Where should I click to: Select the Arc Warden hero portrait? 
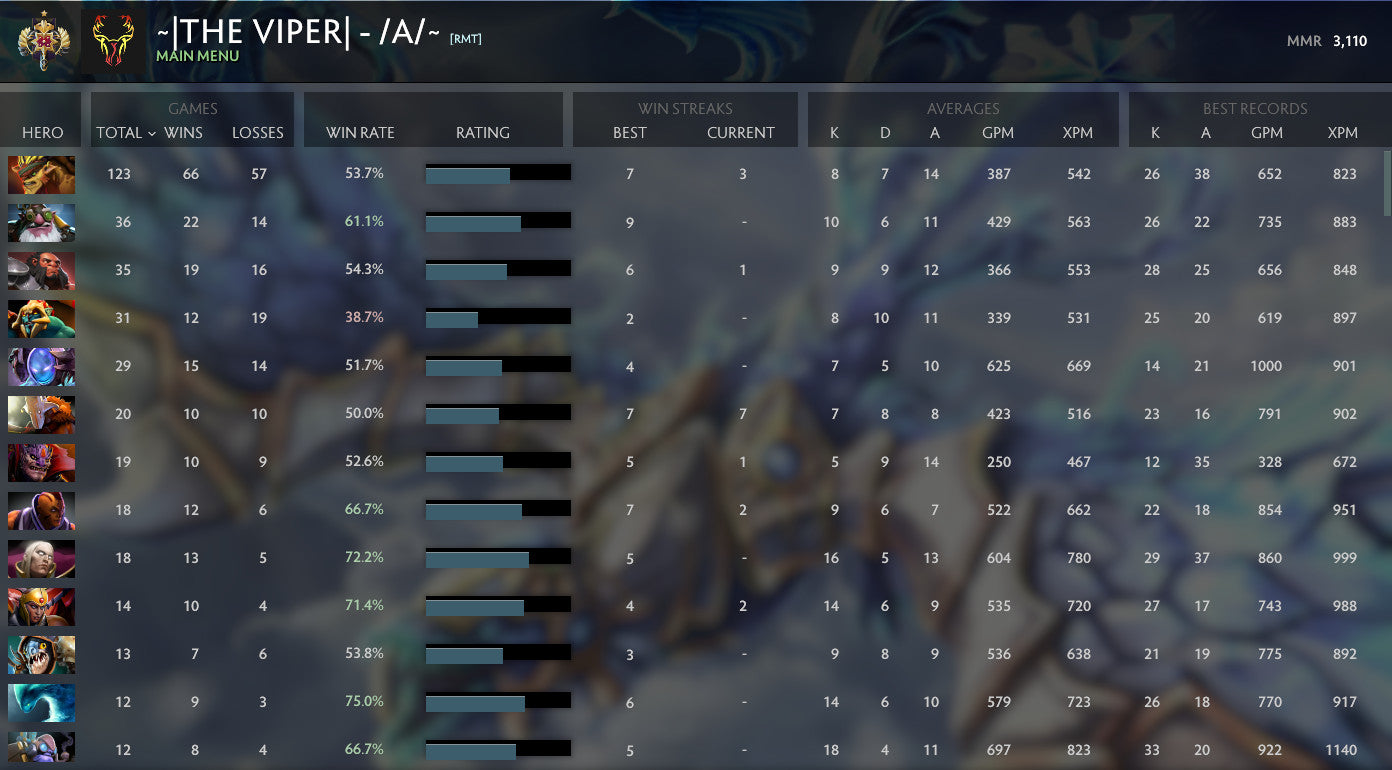(x=41, y=365)
